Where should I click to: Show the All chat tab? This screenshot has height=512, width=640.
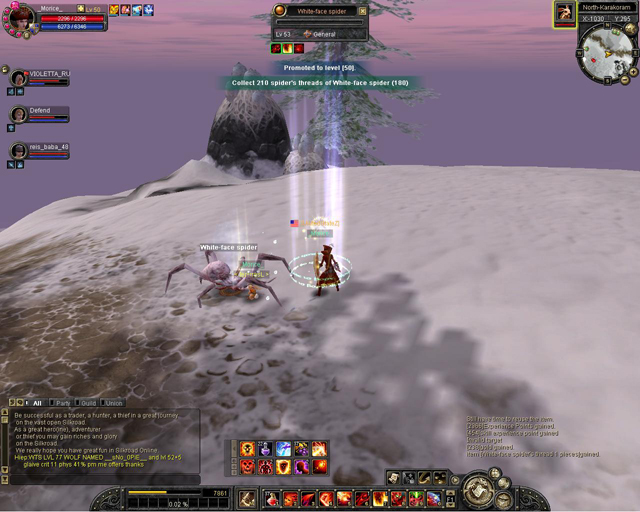36,403
